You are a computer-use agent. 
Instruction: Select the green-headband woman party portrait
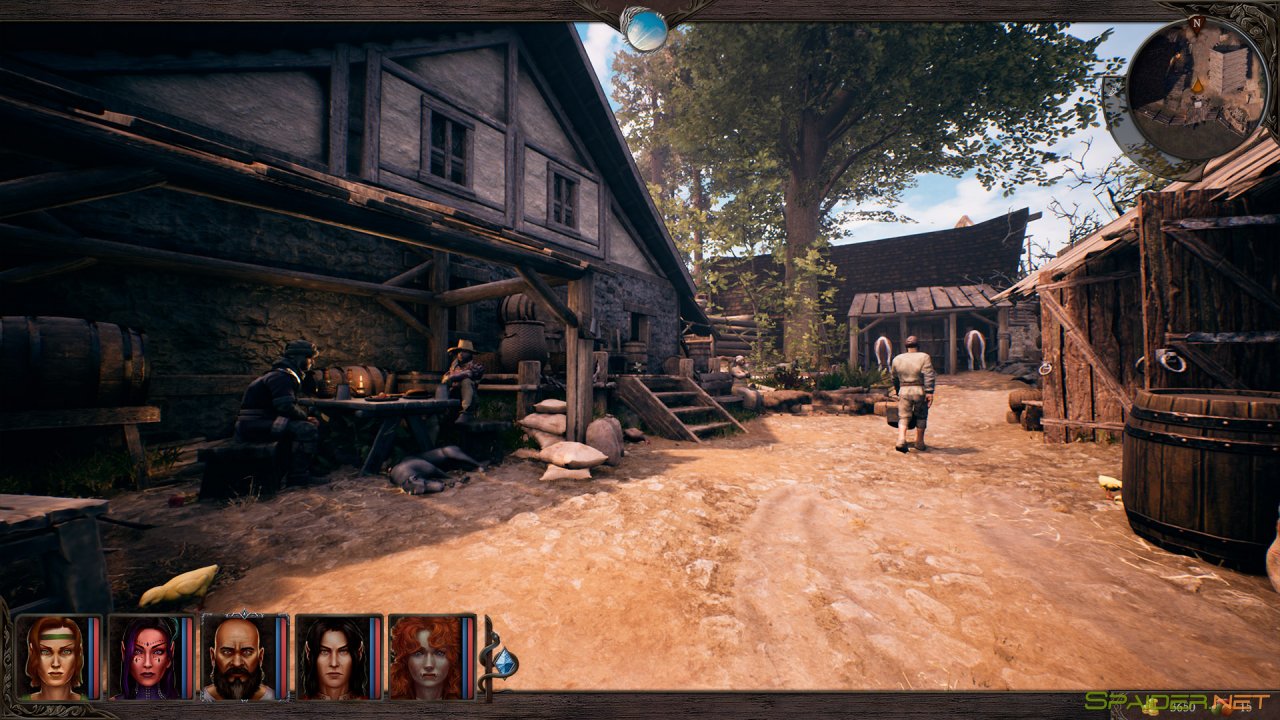click(x=52, y=657)
